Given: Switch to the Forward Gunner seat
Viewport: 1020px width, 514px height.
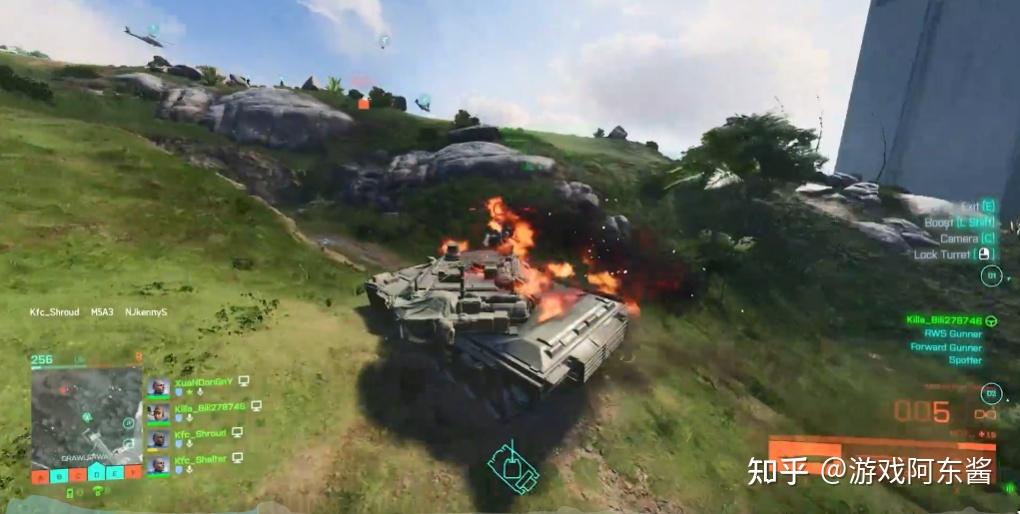Looking at the screenshot, I should click(x=945, y=347).
